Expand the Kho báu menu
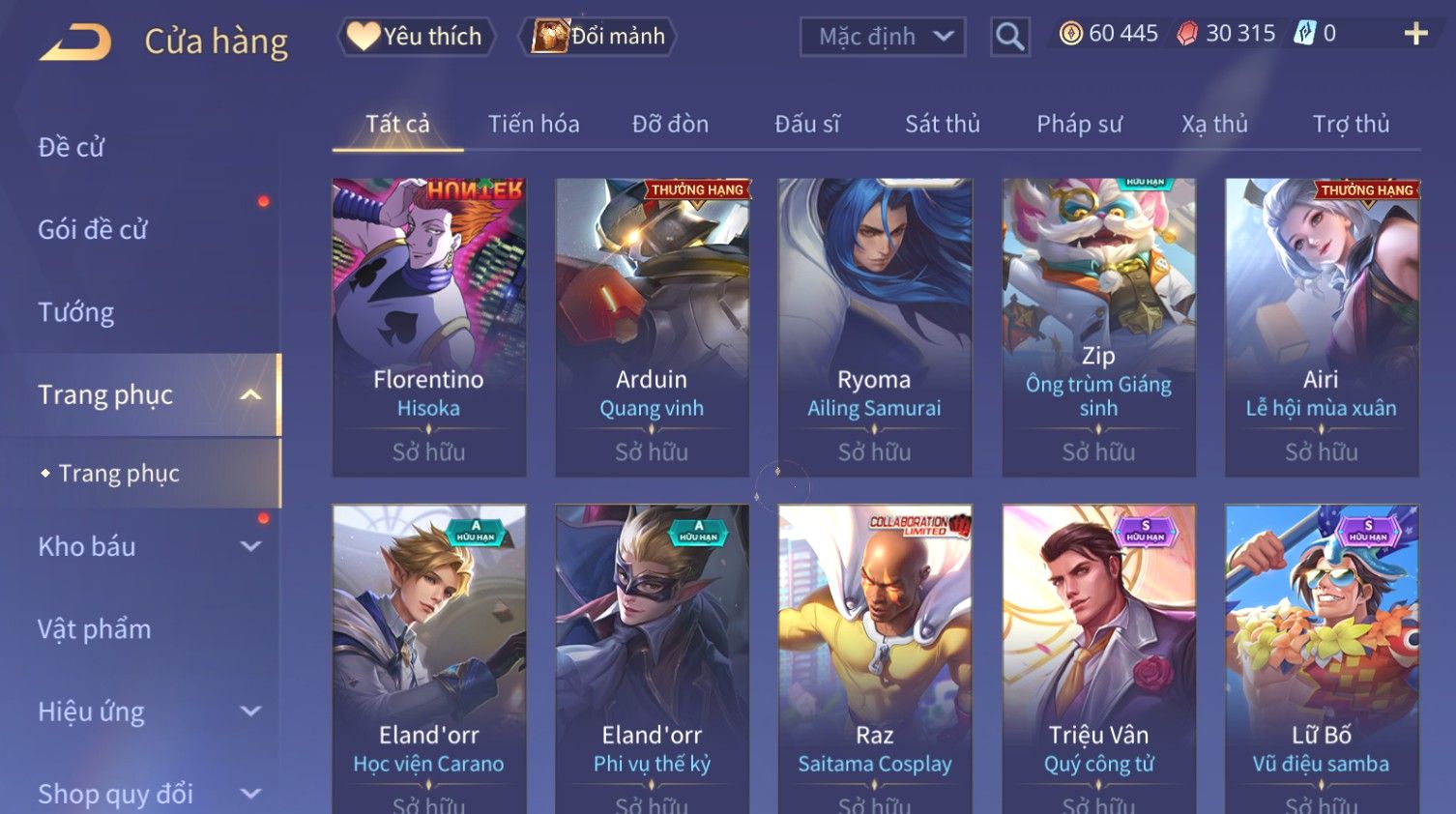 point(145,546)
